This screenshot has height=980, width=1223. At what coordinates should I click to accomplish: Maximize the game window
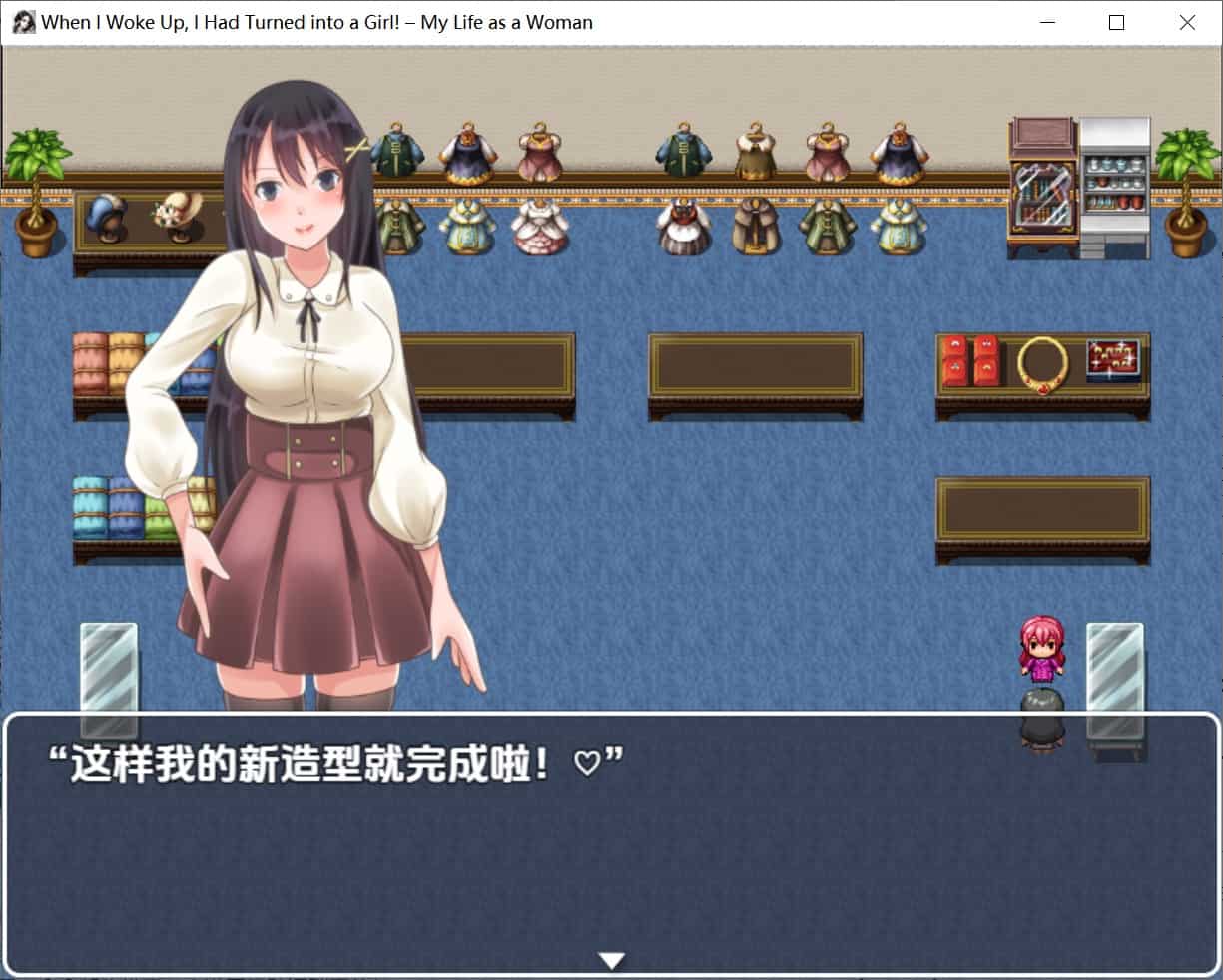pyautogui.click(x=1116, y=23)
